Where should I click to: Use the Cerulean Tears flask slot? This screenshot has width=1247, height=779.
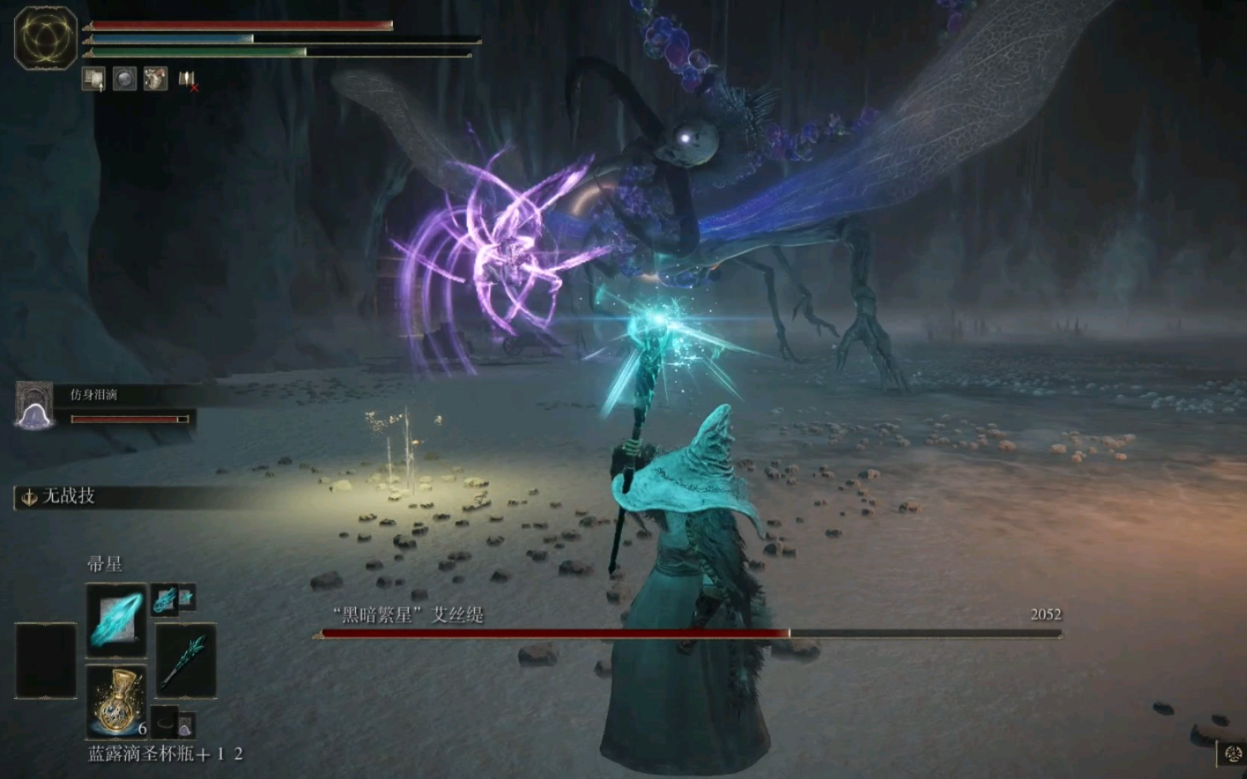tap(116, 700)
